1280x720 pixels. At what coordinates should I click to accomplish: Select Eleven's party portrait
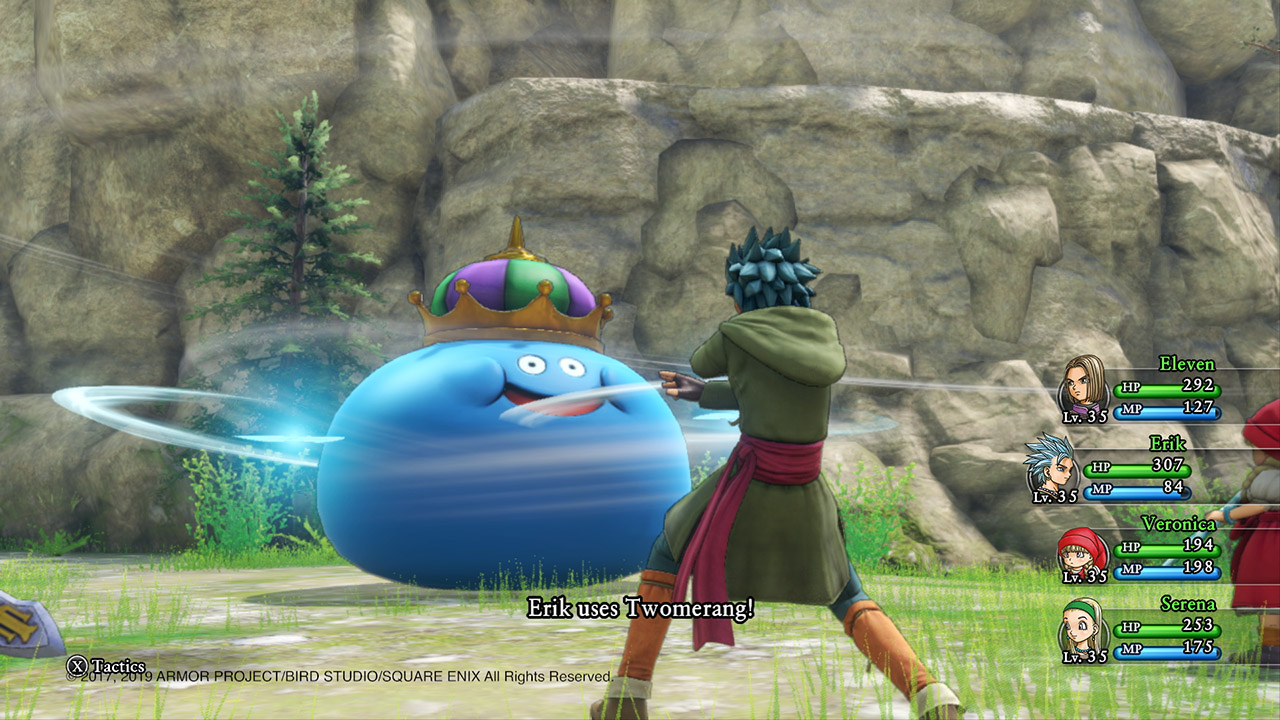point(1083,385)
